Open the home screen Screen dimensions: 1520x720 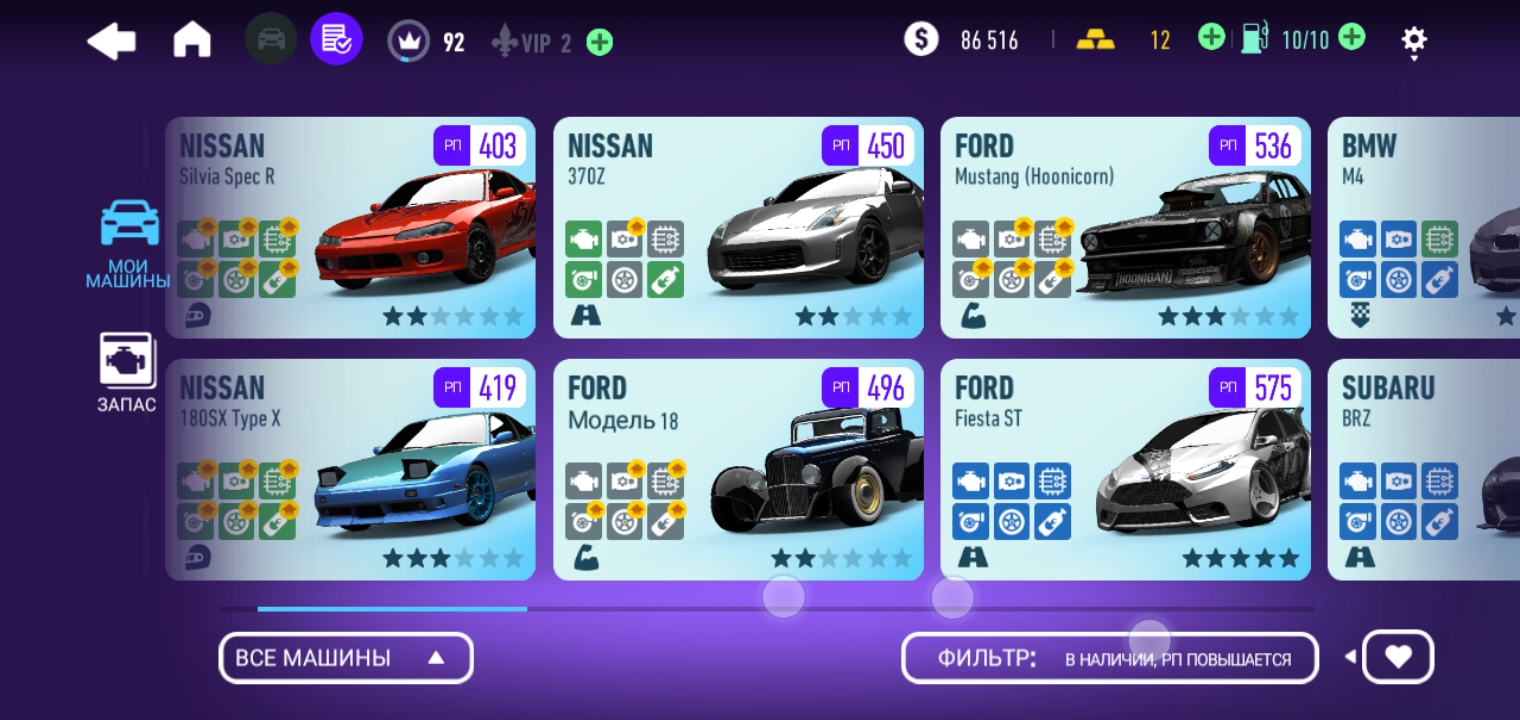pos(192,41)
